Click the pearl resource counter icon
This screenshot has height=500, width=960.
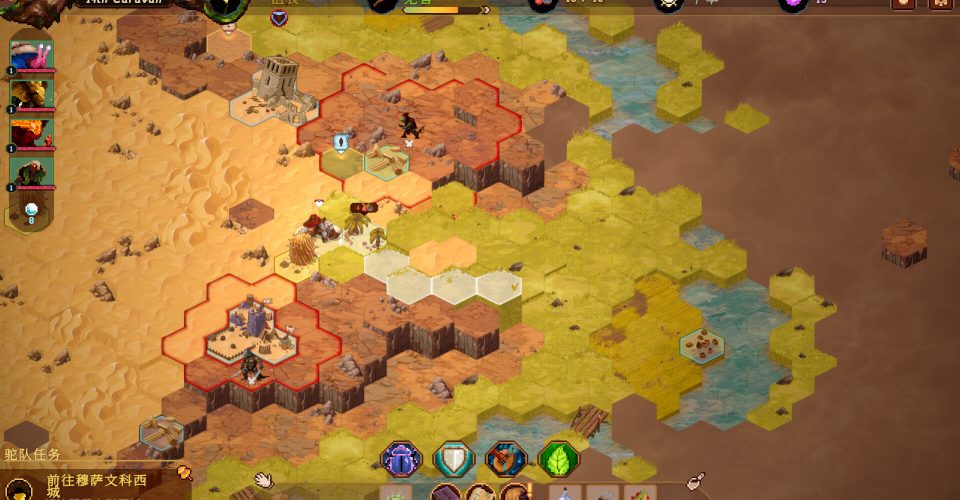click(31, 210)
